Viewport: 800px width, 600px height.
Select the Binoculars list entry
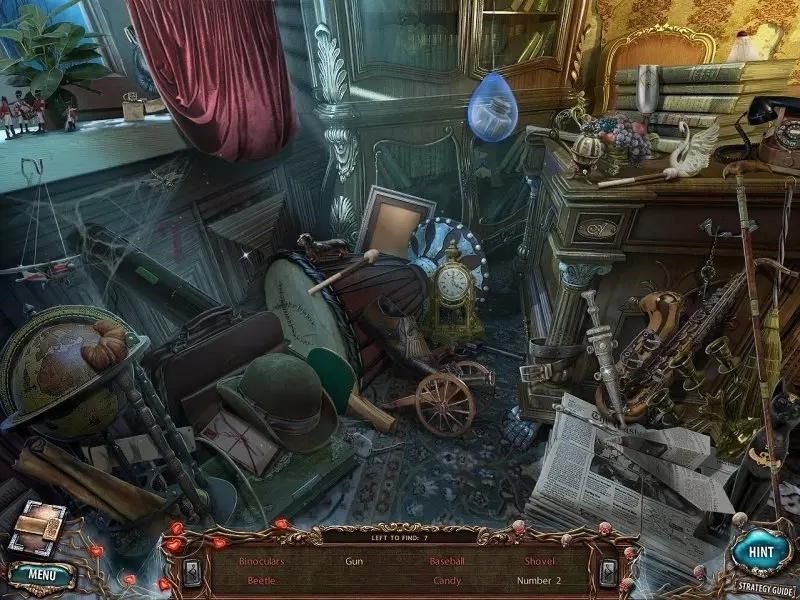tap(260, 562)
